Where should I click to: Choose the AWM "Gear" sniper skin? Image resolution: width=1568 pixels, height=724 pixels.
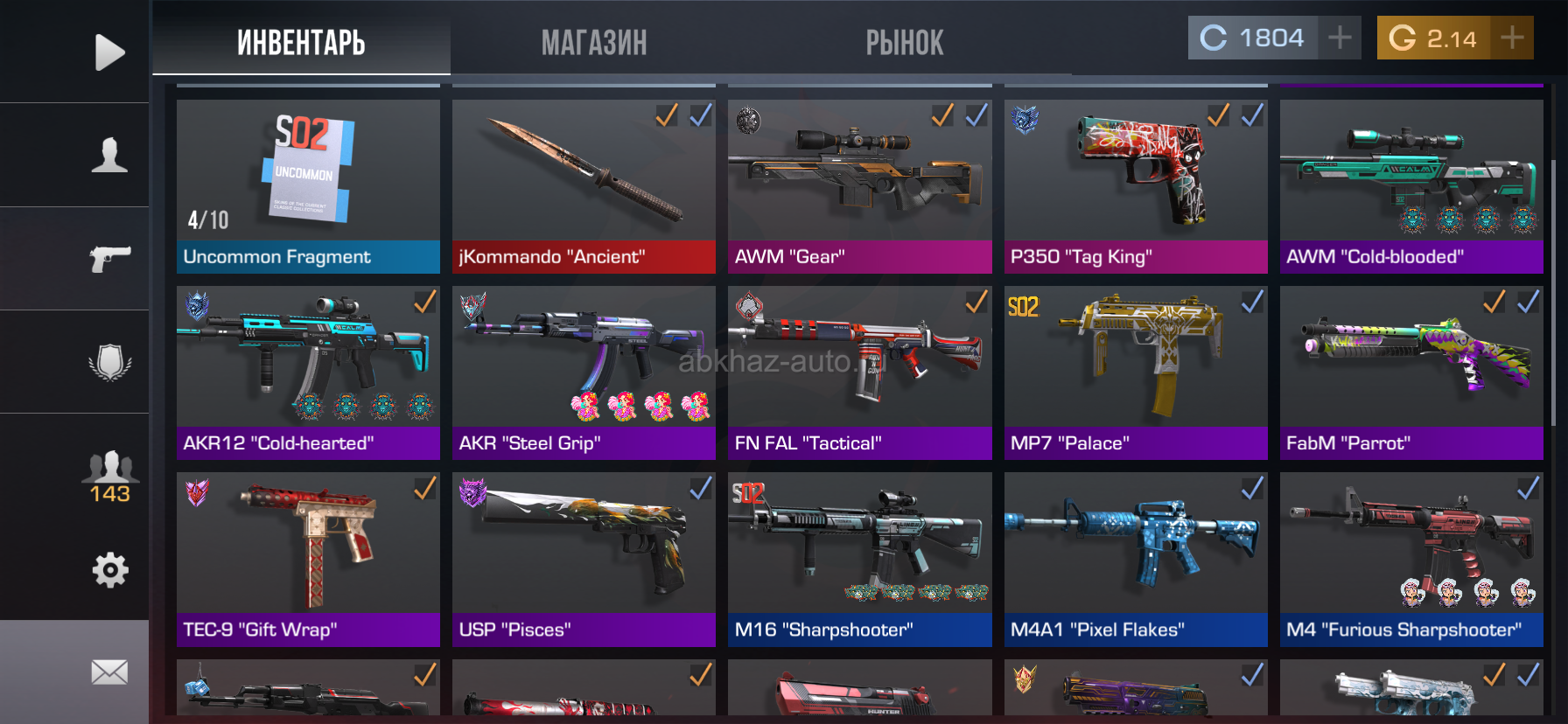[859, 186]
